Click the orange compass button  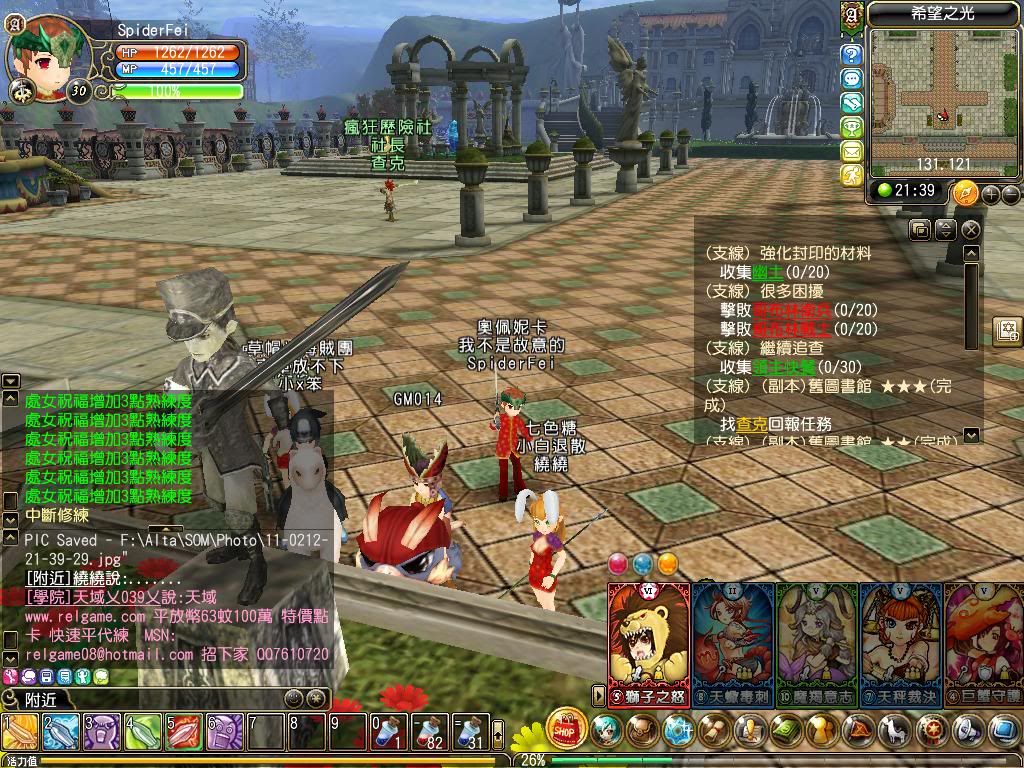tap(965, 193)
